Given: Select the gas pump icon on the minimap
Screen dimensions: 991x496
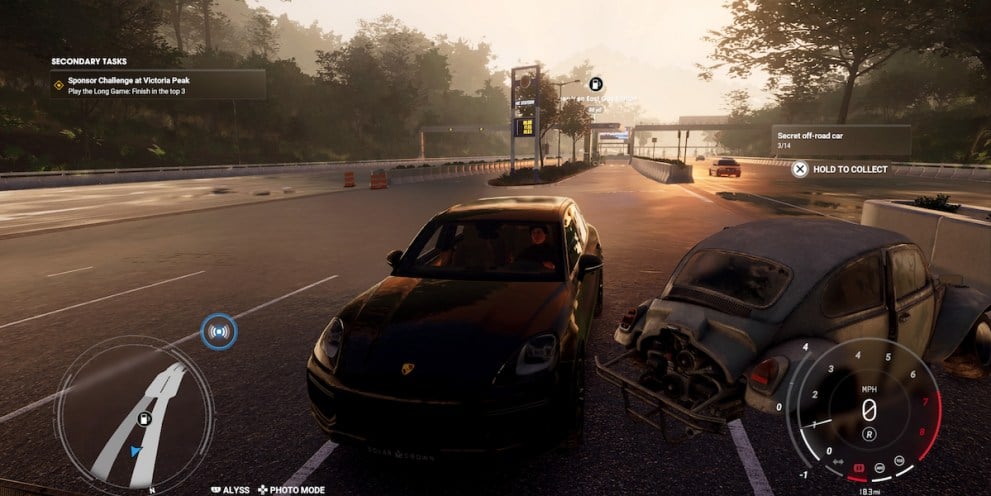Looking at the screenshot, I should coord(144,418).
